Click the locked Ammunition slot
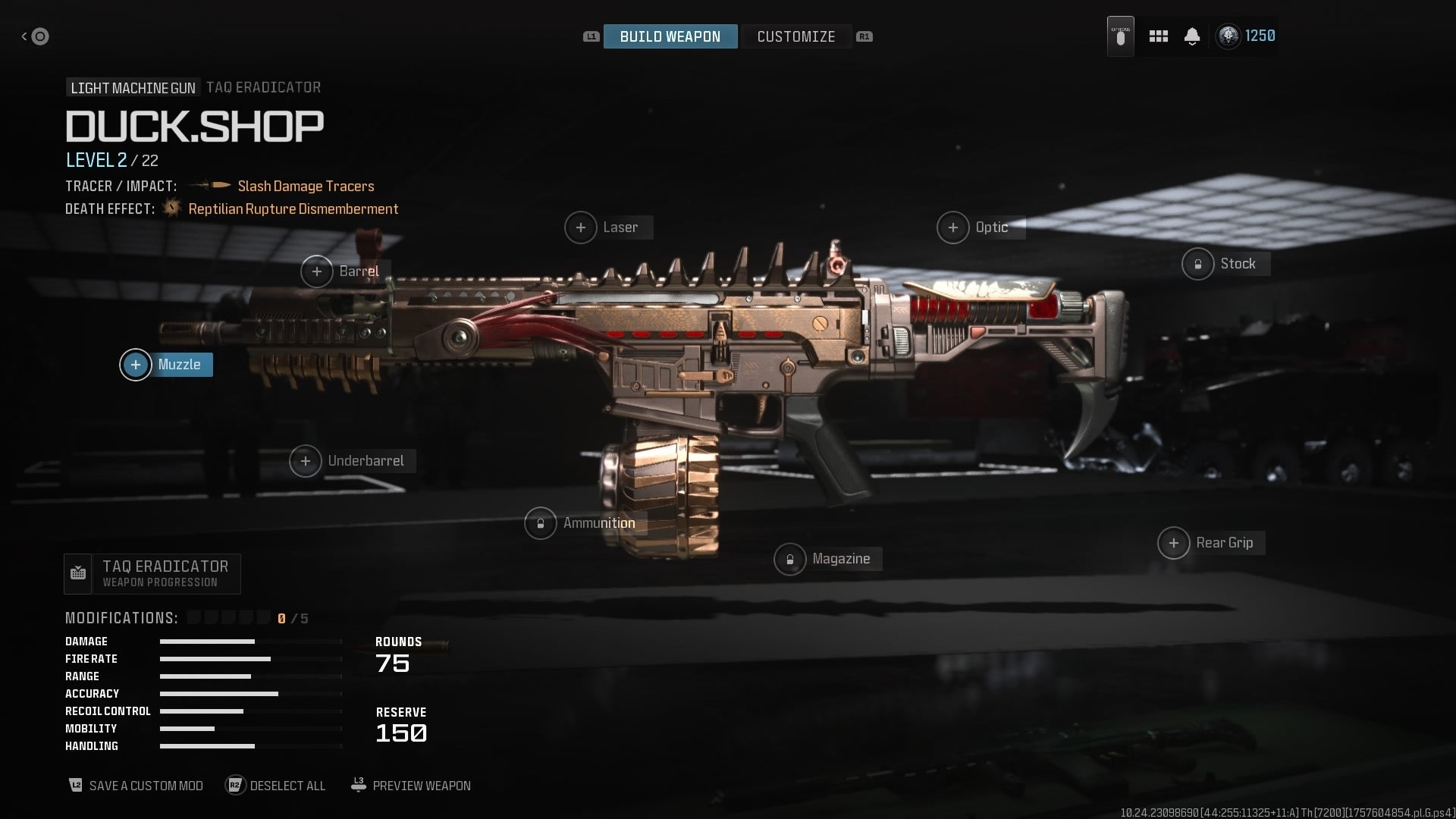1456x819 pixels. (582, 522)
